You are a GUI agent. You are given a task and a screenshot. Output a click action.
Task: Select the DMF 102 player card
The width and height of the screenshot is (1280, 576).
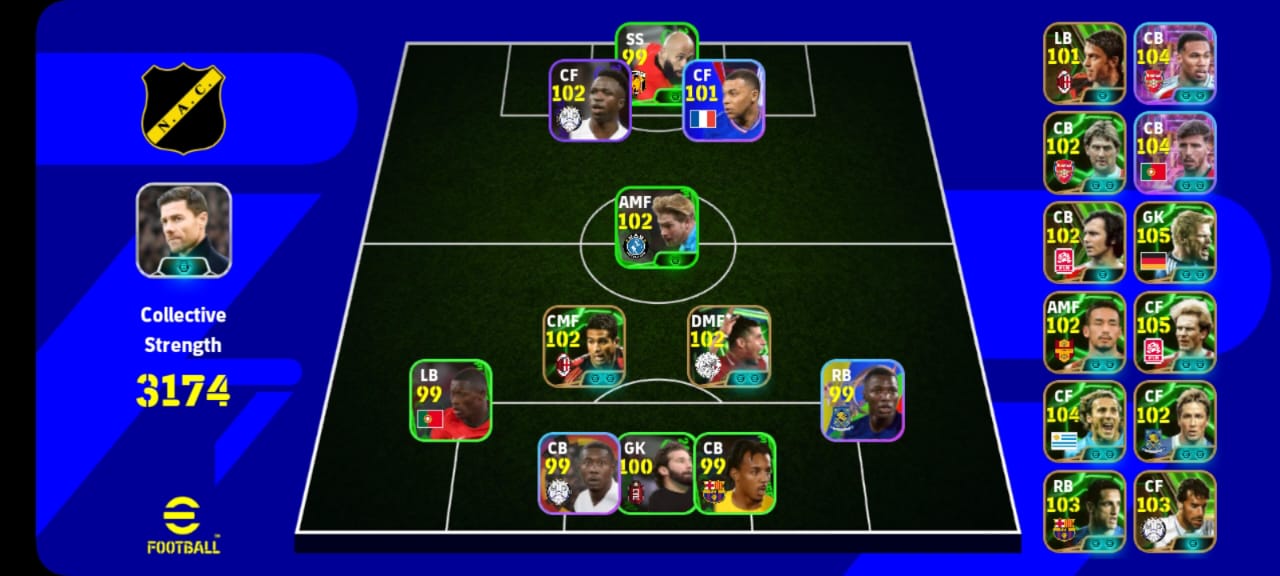click(729, 346)
